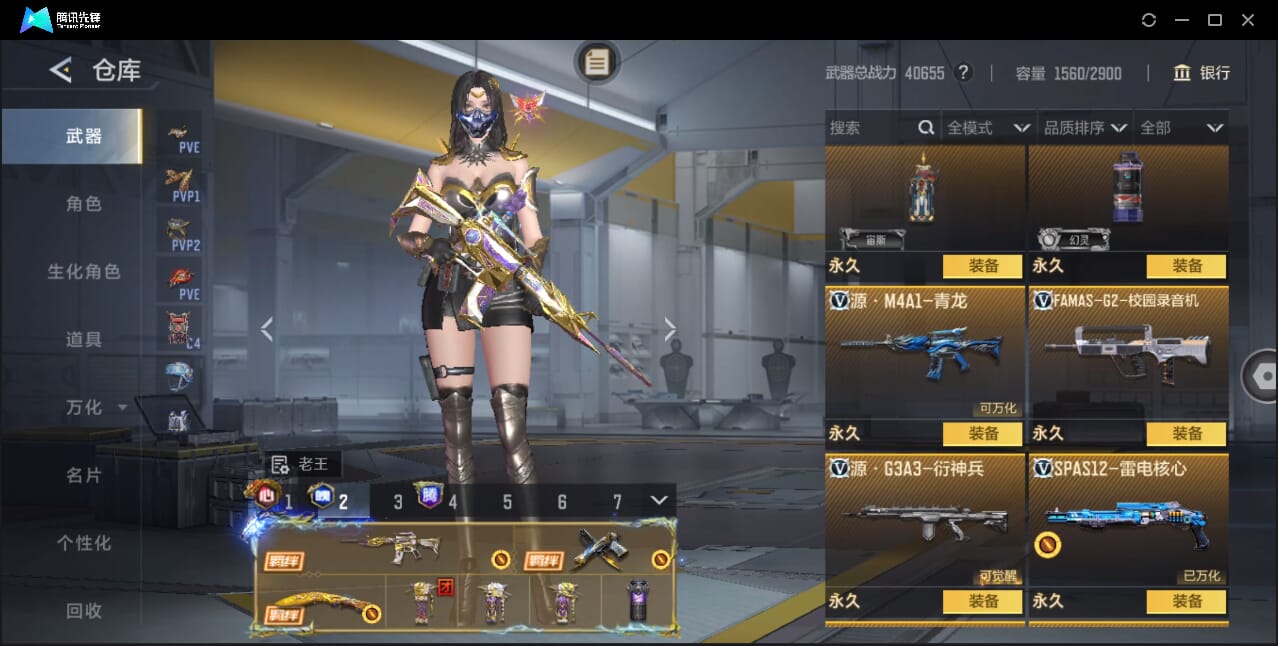Screen dimensions: 1278x646
Task: Open the 品质排序 sort dropdown
Action: coord(1085,128)
